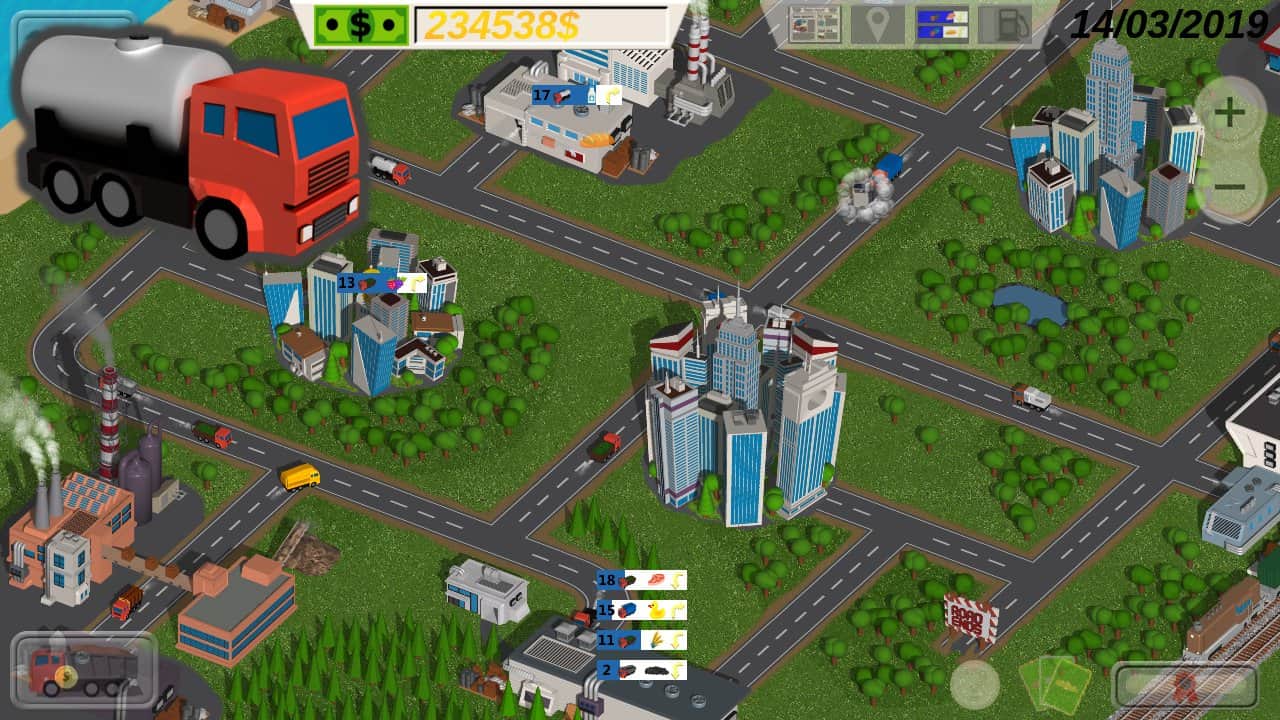Choose truck 11 carrying corn
Screen dimensions: 1280x720
point(641,640)
